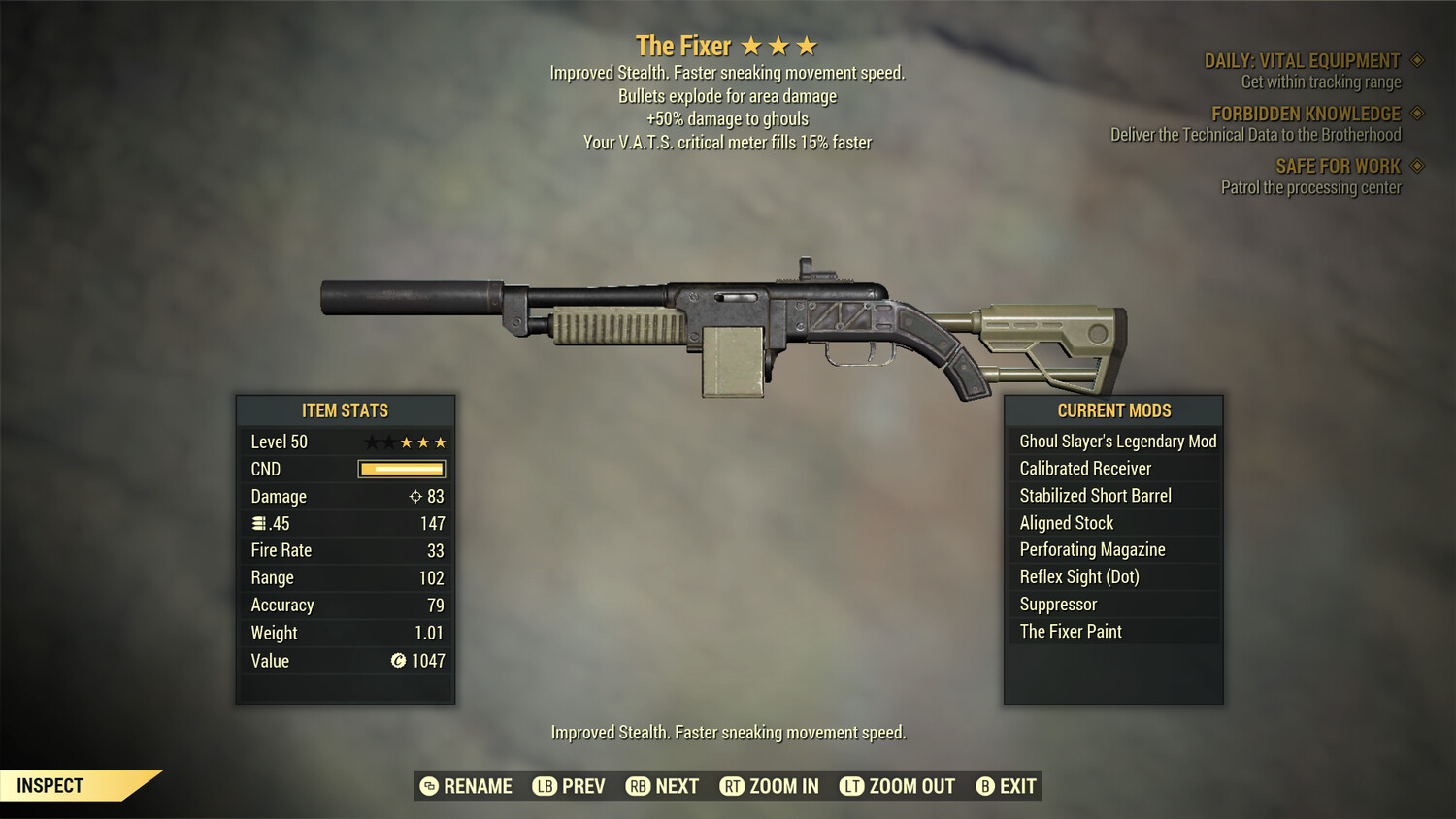This screenshot has height=819, width=1456.
Task: Toggle the fourth star in Level 50 row
Action: click(422, 442)
